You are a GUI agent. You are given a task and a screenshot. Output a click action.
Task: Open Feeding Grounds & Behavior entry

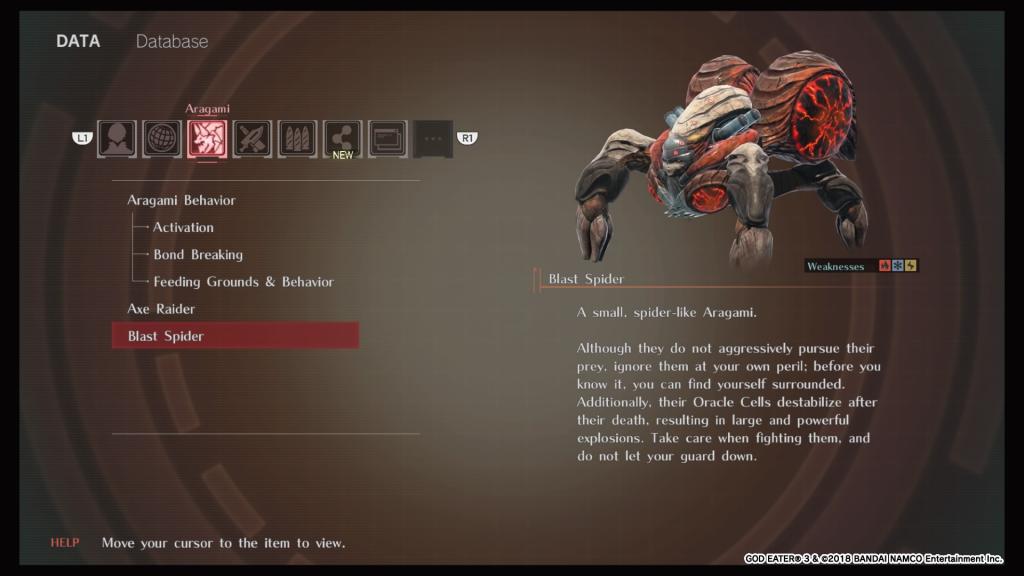pos(243,281)
